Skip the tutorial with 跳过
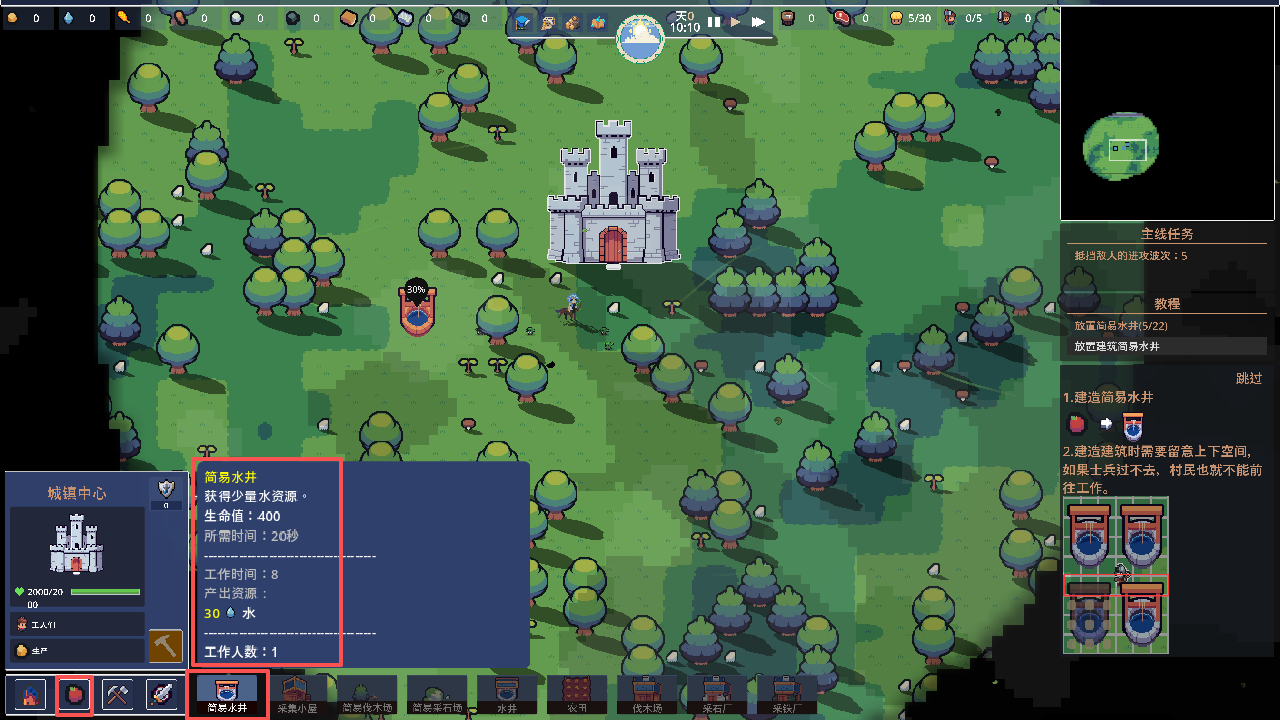Viewport: 1280px width, 720px height. (x=1248, y=378)
